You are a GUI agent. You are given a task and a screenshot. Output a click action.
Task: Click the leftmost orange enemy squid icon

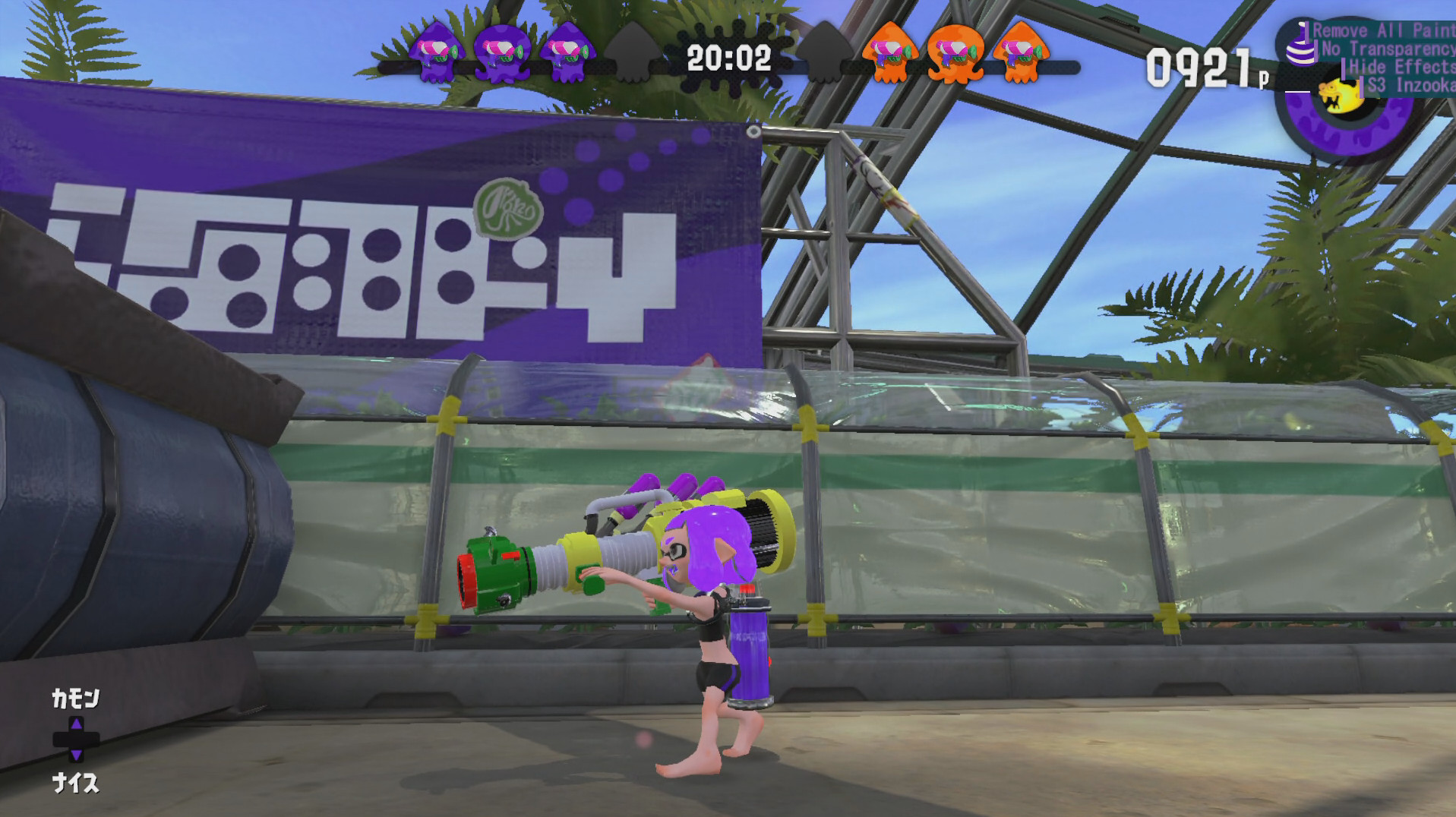point(889,53)
